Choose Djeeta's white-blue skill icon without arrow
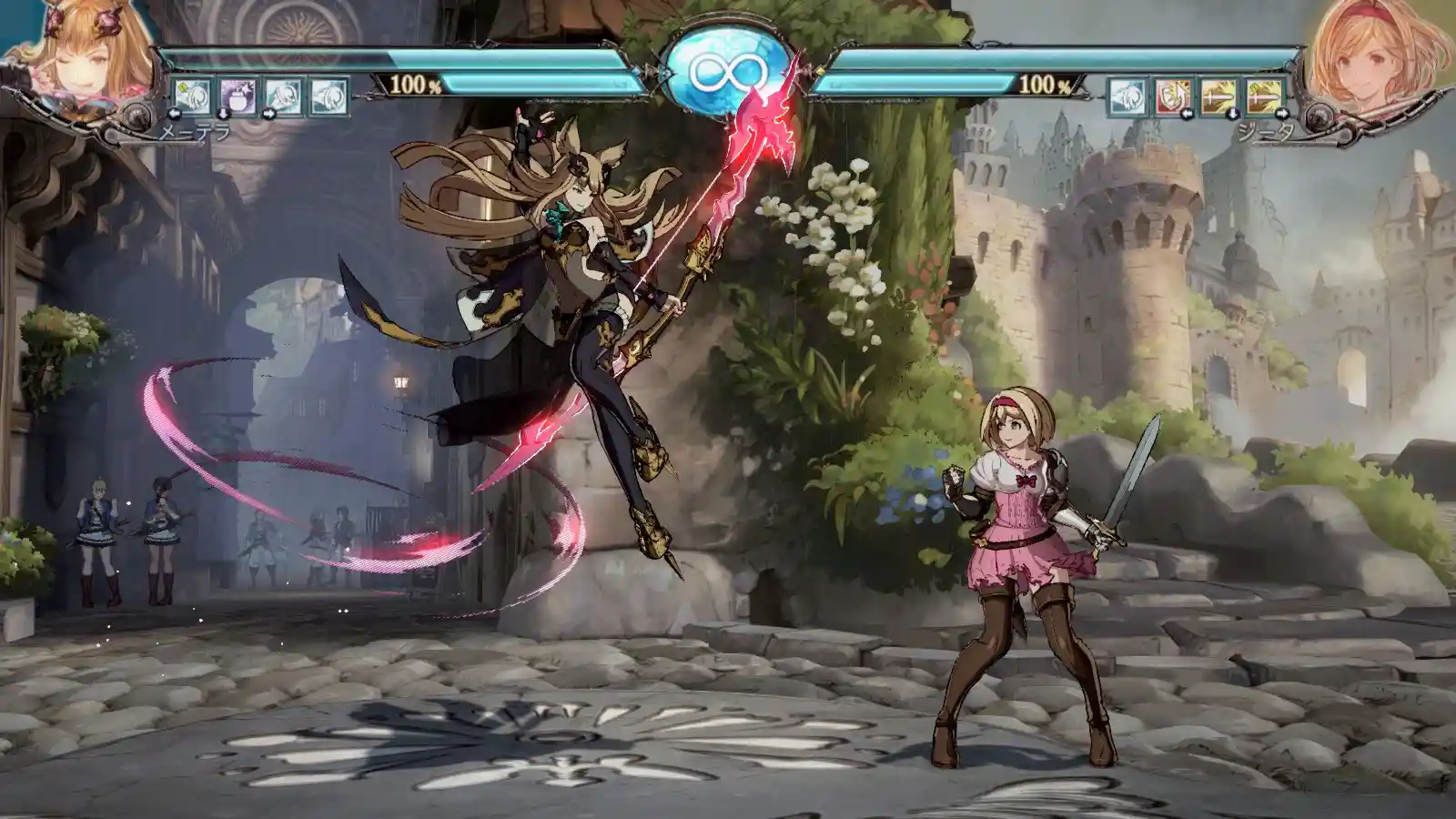The image size is (1456, 819). point(1127,96)
